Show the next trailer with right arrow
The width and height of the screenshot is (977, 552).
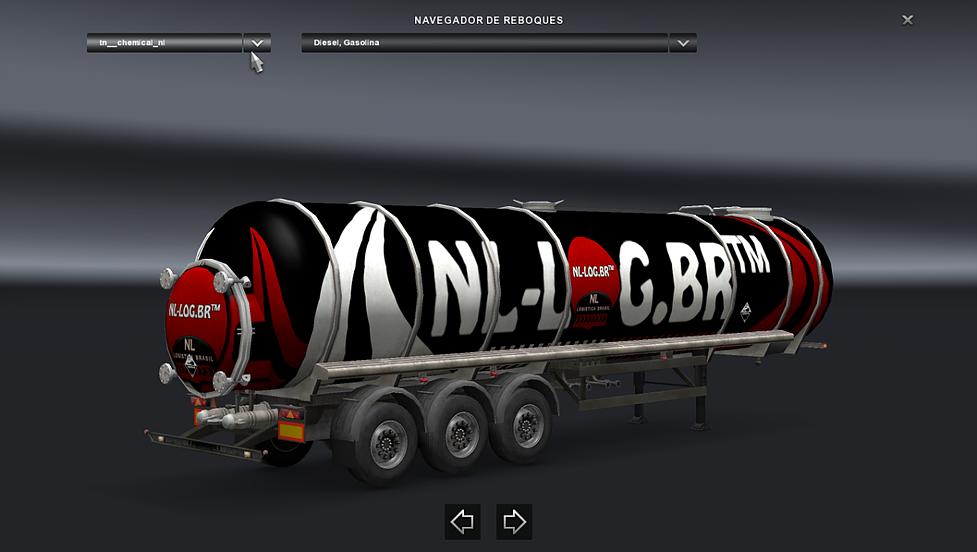[514, 521]
